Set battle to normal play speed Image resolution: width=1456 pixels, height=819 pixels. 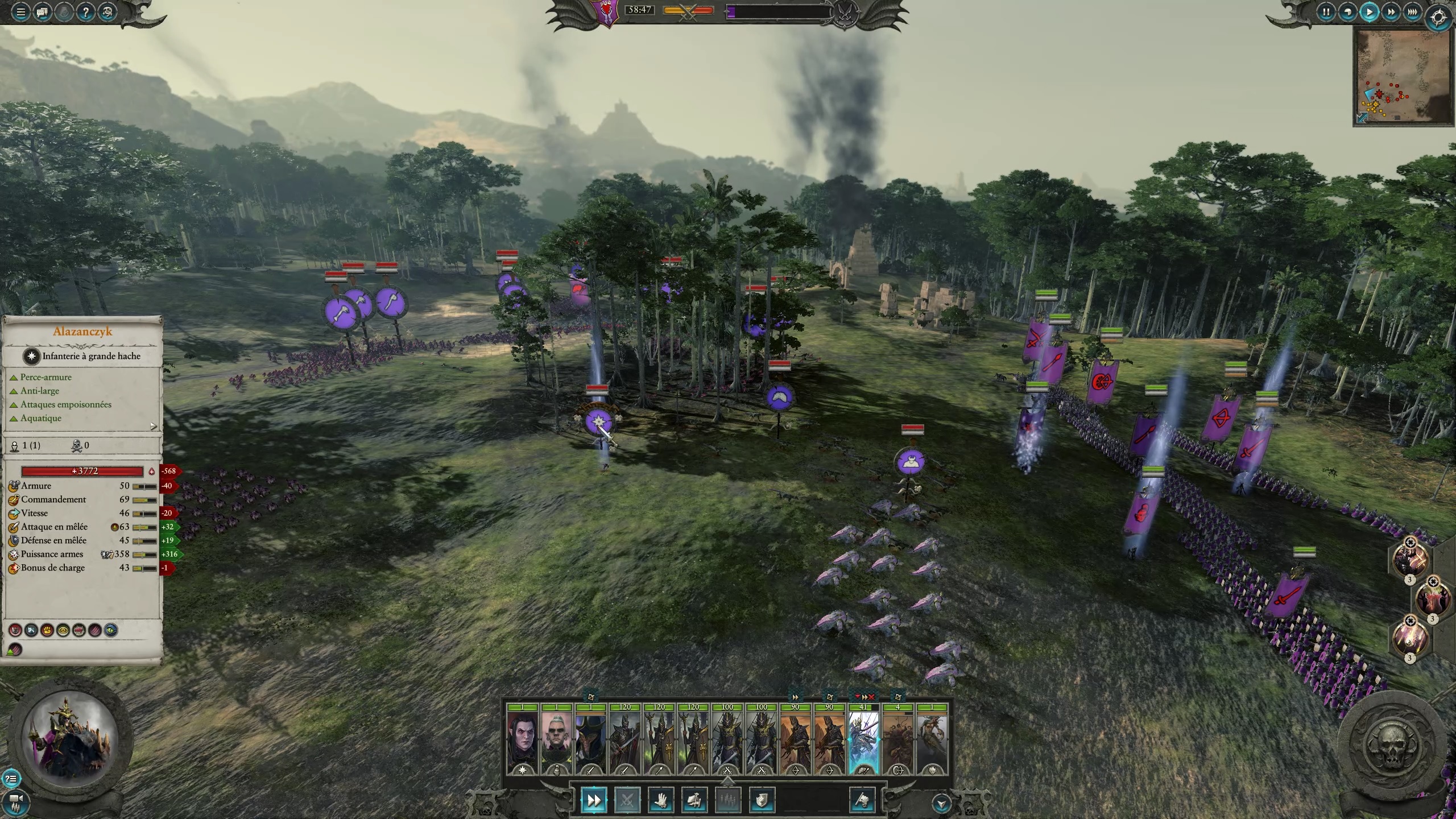pos(1369,12)
